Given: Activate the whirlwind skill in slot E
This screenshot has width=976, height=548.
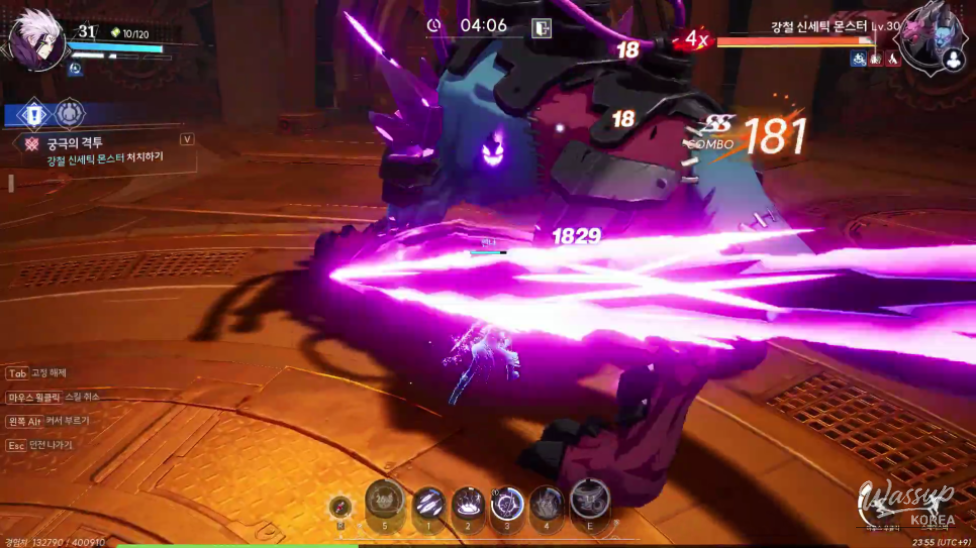Looking at the screenshot, I should [x=589, y=500].
